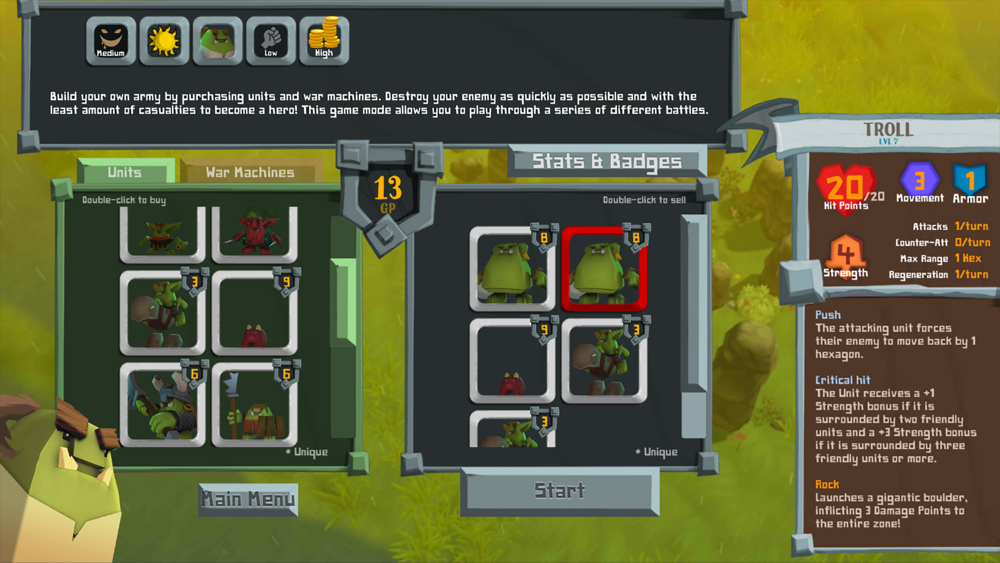The height and width of the screenshot is (563, 1000).
Task: Select the red horned creature costing 9 in shop
Action: pyautogui.click(x=254, y=313)
